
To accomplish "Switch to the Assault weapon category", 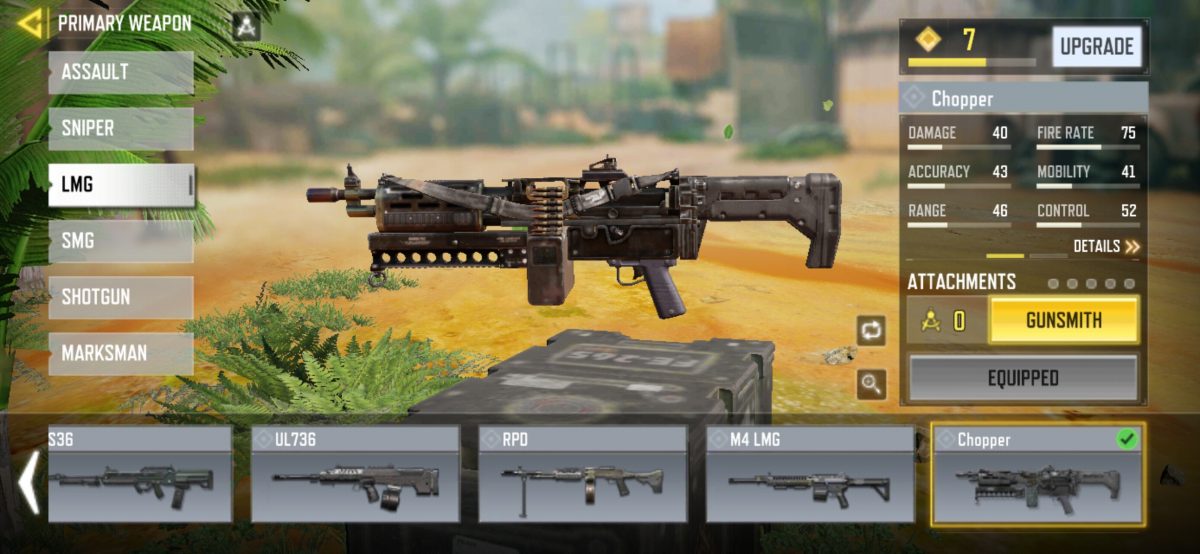I will coord(120,73).
